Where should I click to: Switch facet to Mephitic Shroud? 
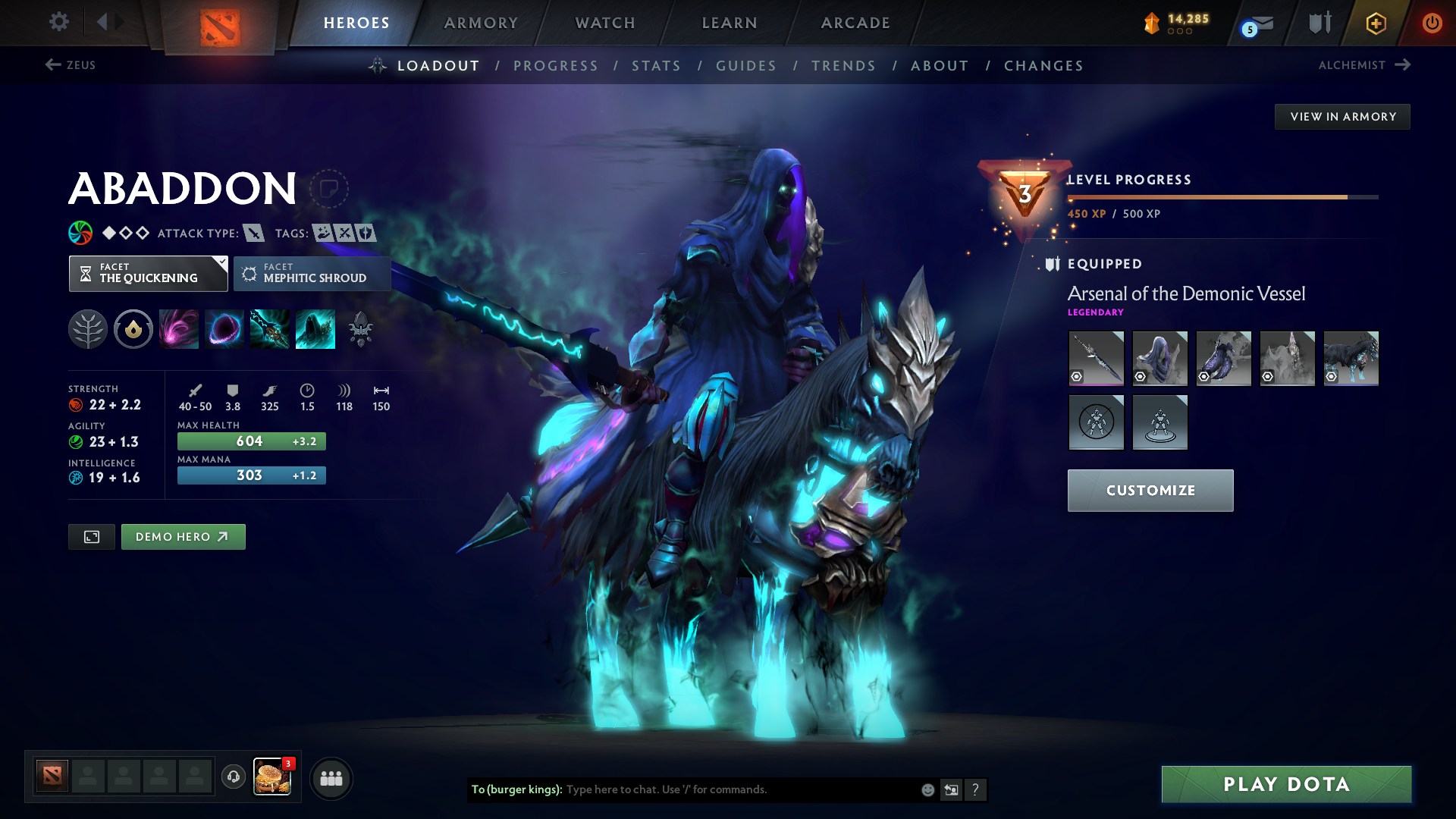312,274
